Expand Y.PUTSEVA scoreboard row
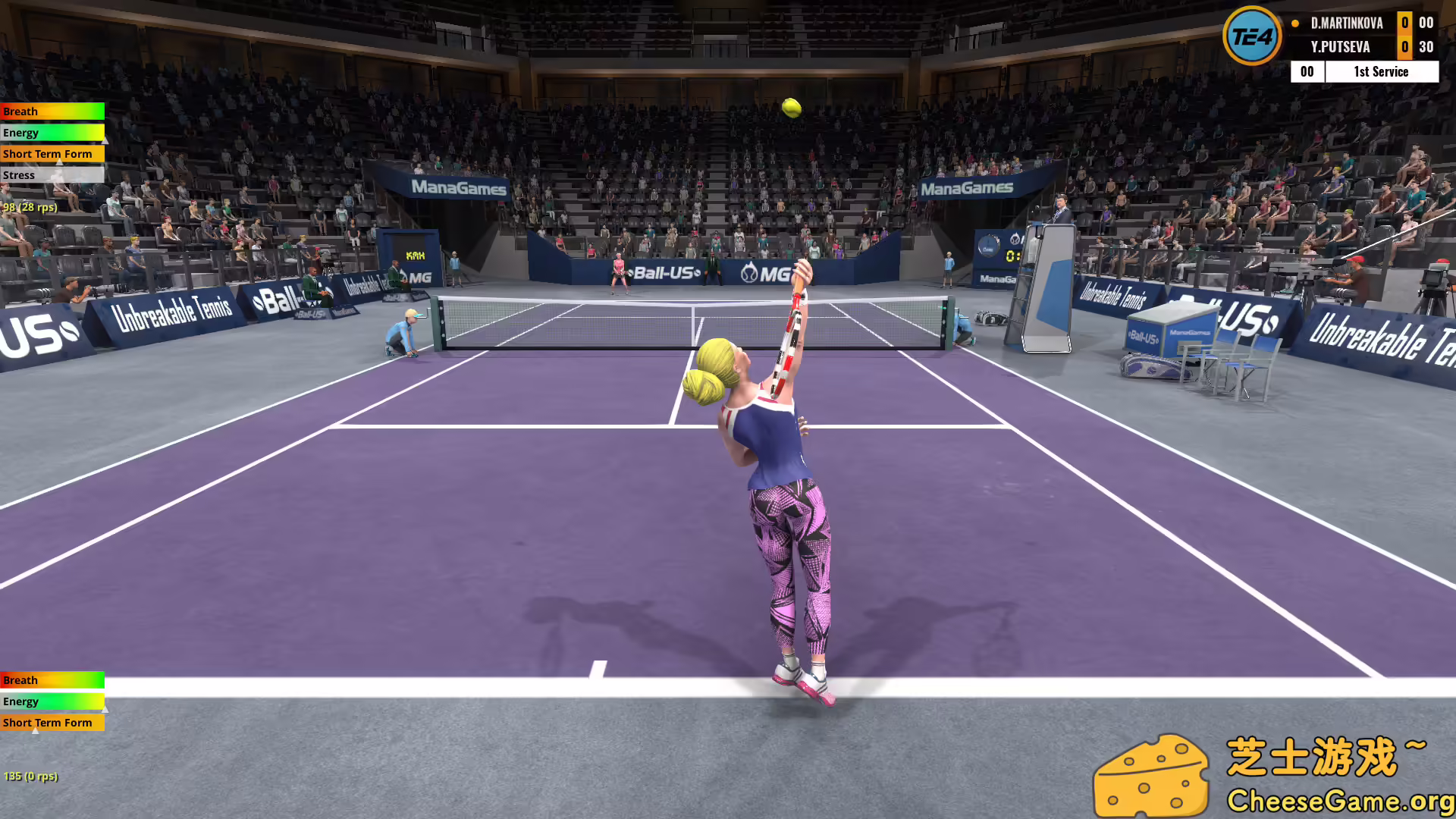1456x819 pixels. coord(1340,47)
